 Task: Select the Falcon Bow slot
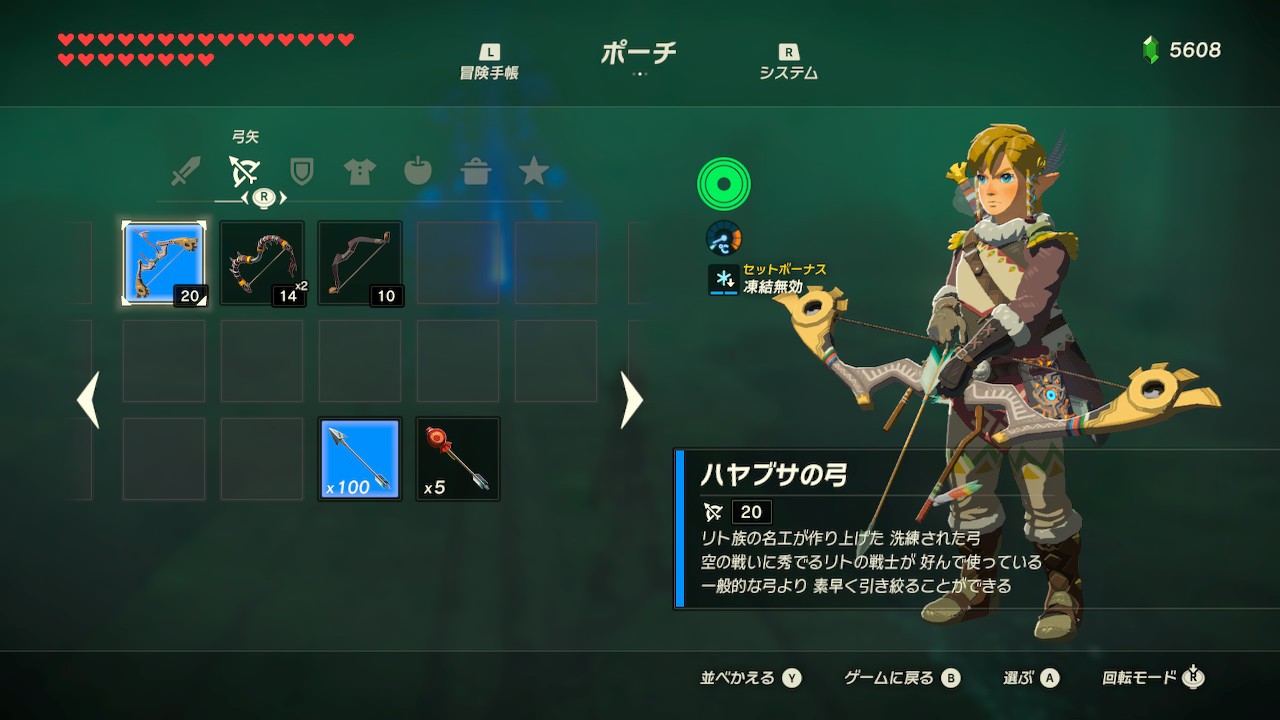(164, 263)
